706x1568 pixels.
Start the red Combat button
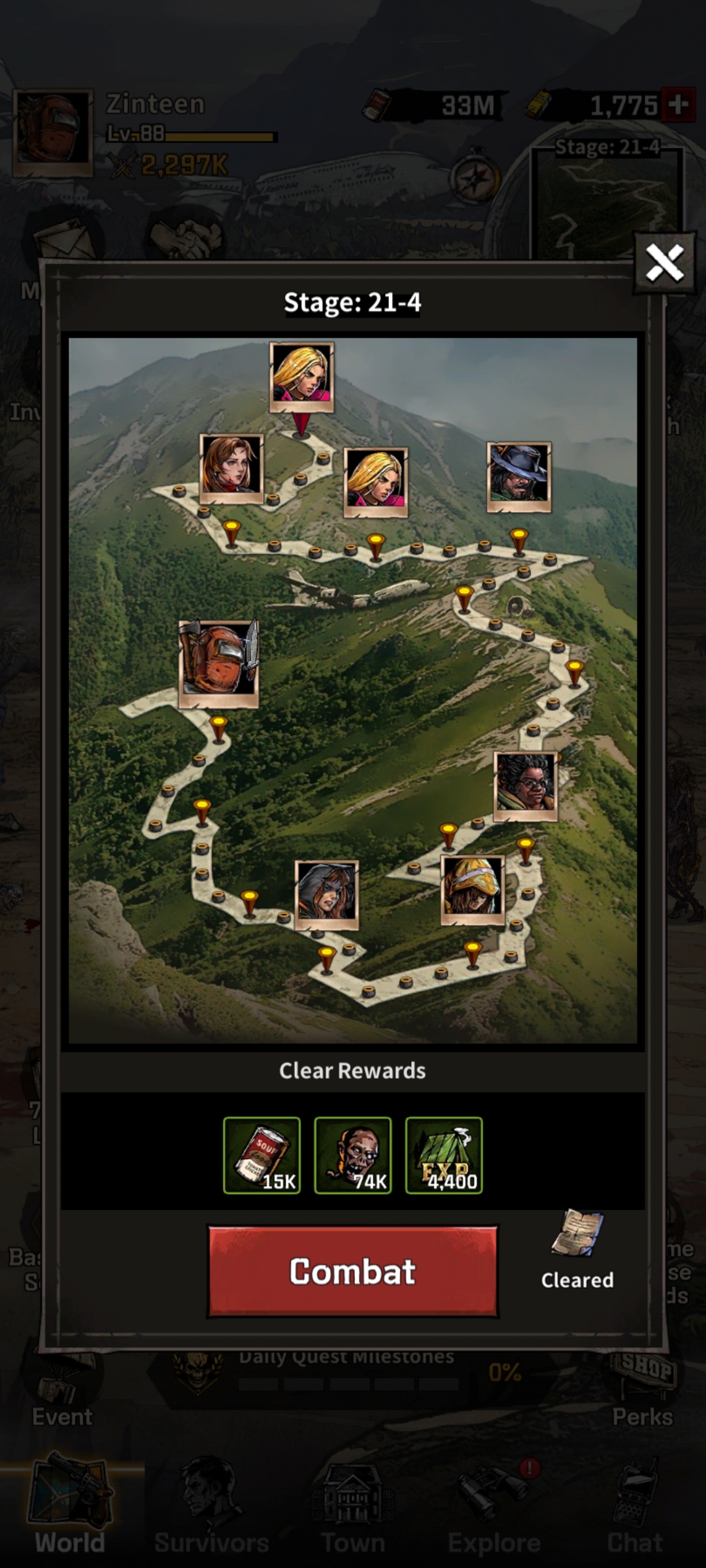tap(352, 1271)
